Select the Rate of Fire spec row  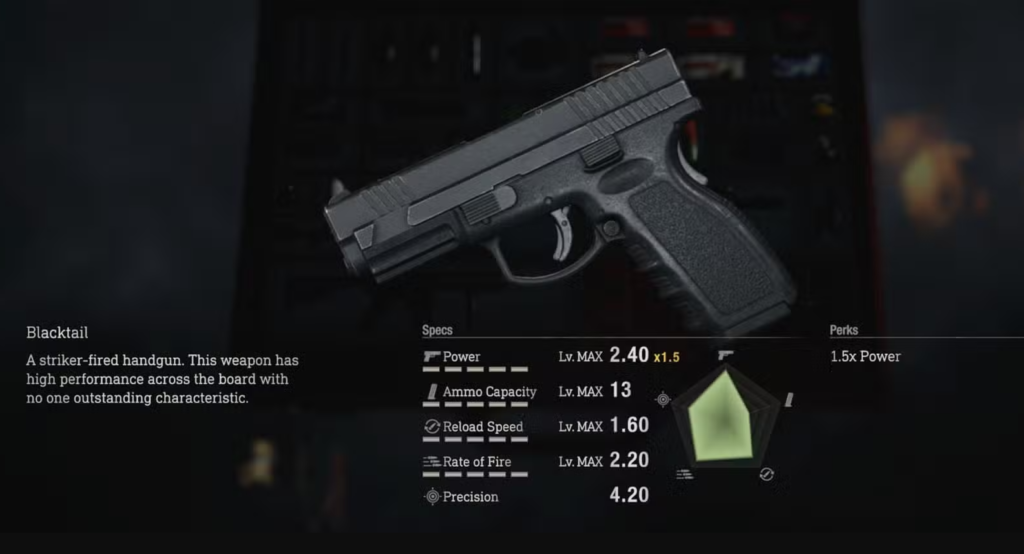point(478,461)
